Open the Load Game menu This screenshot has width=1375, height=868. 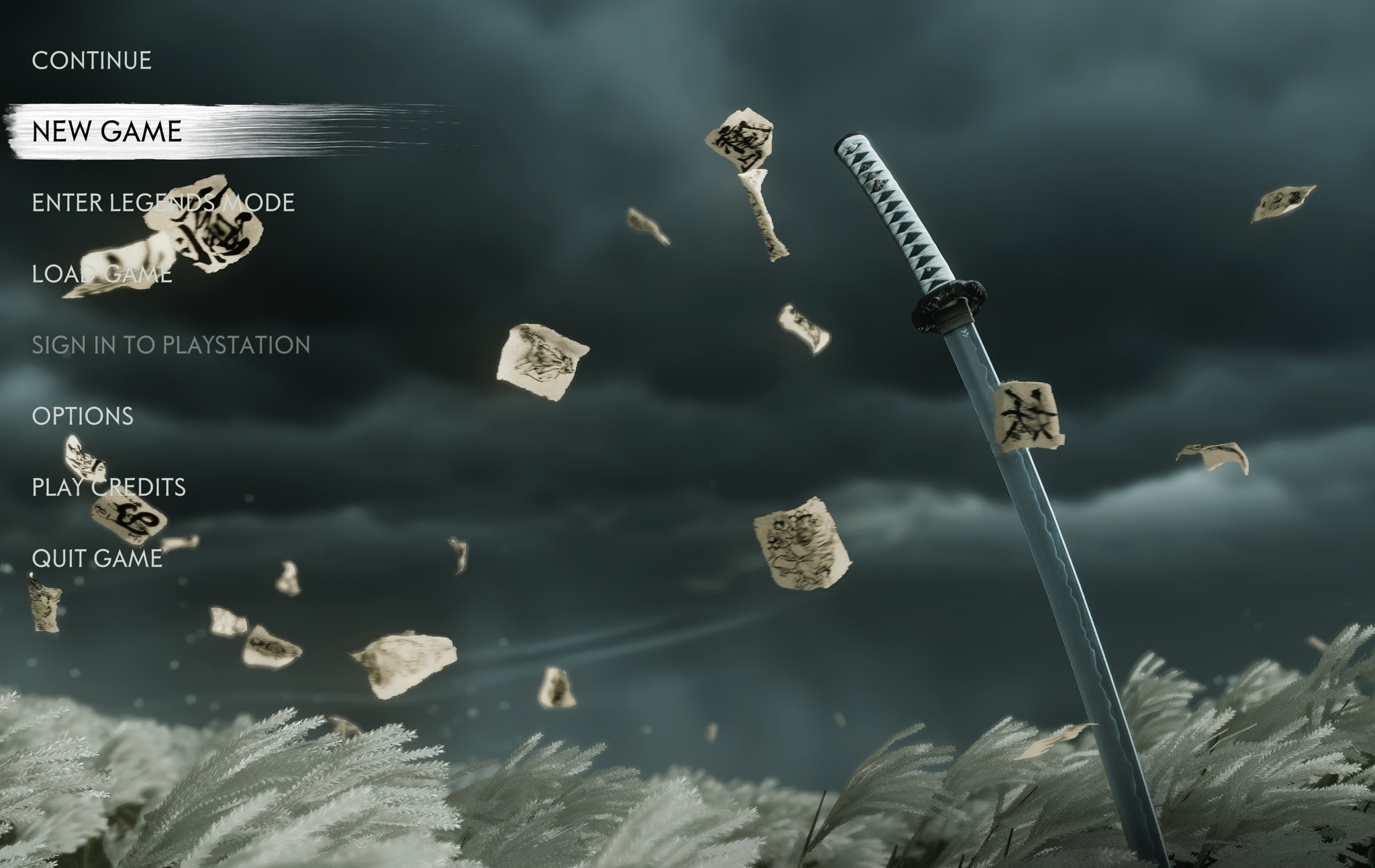click(x=102, y=274)
